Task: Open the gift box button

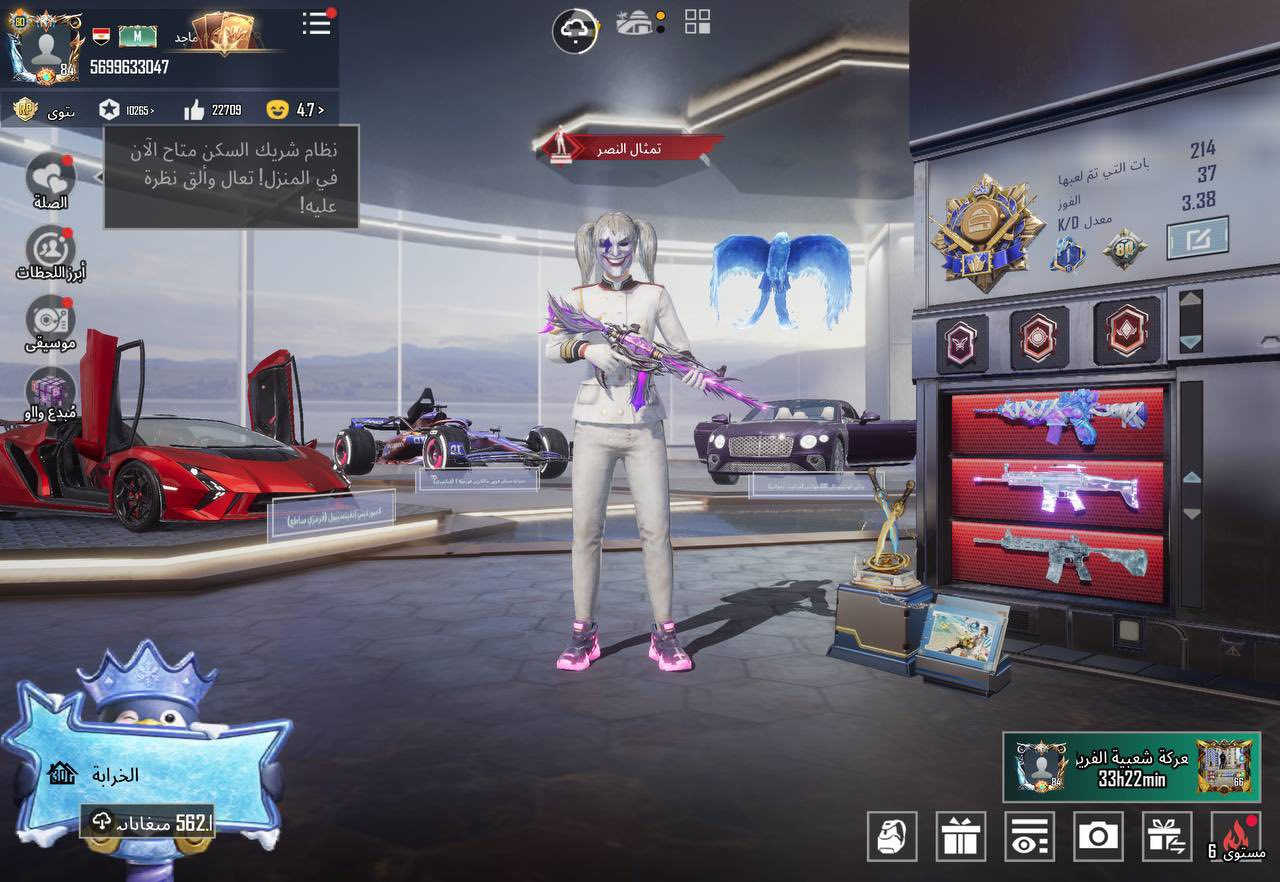Action: [960, 836]
